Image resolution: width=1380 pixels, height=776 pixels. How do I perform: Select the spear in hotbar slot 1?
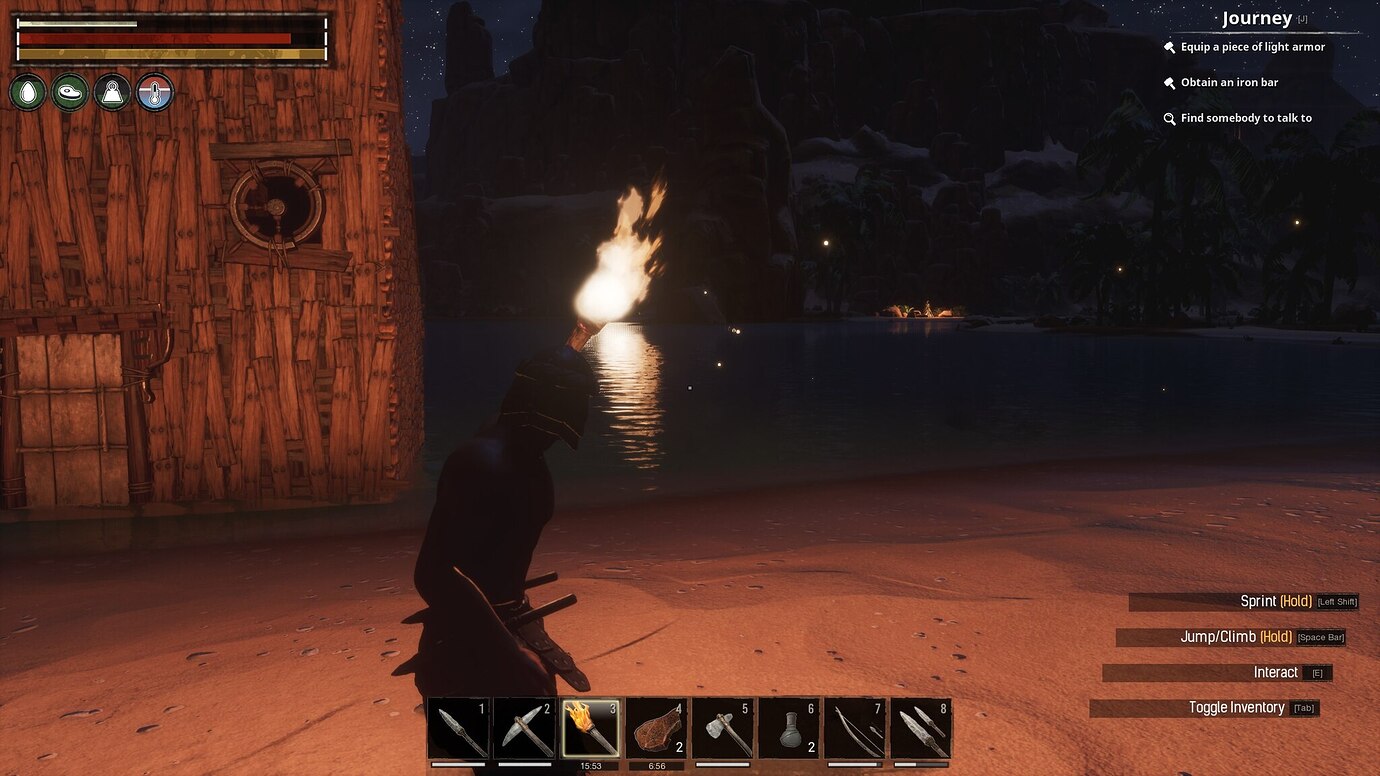[466, 728]
